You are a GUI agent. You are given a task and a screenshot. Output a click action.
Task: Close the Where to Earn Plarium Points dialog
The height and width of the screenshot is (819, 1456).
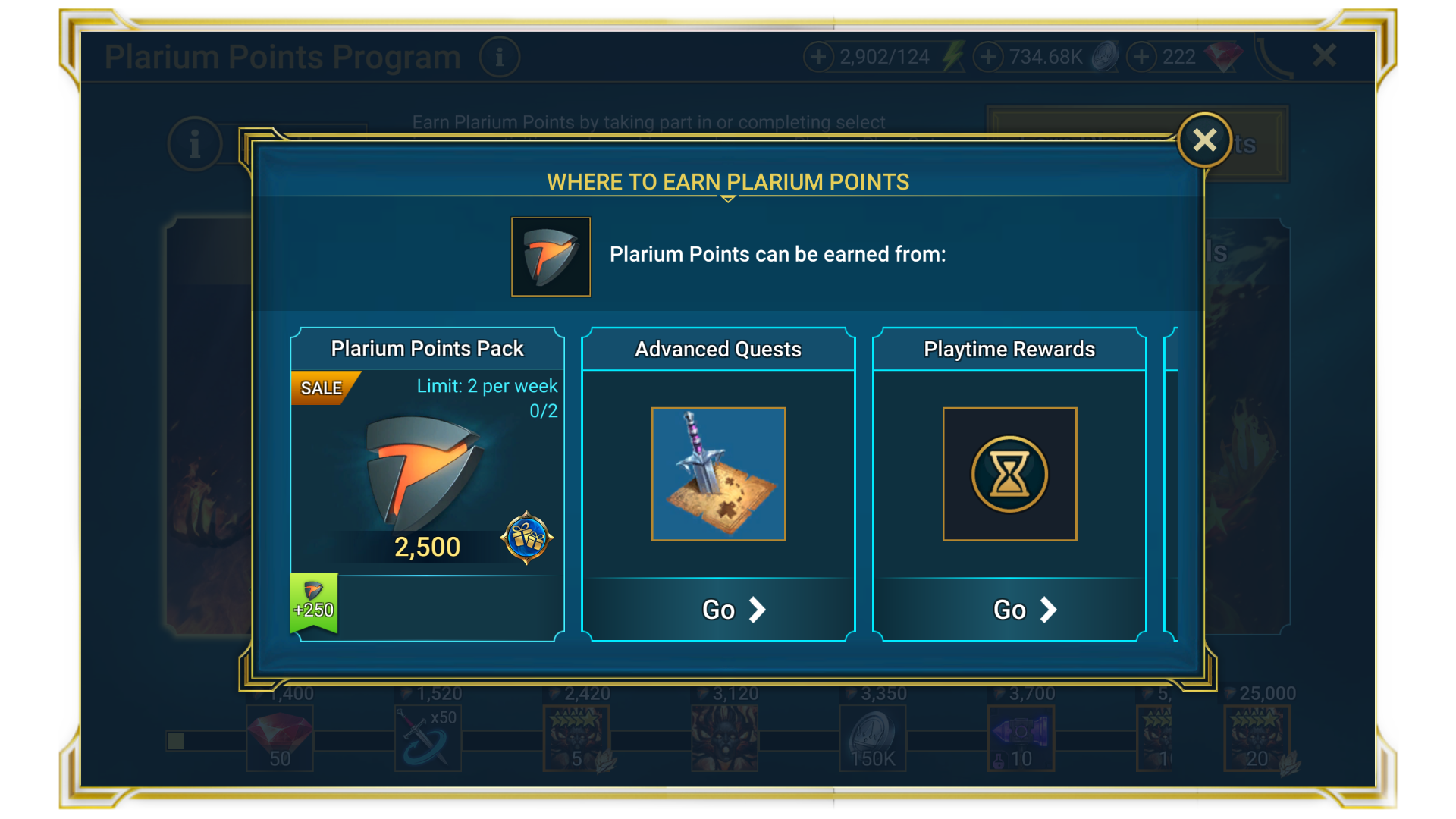tap(1204, 140)
